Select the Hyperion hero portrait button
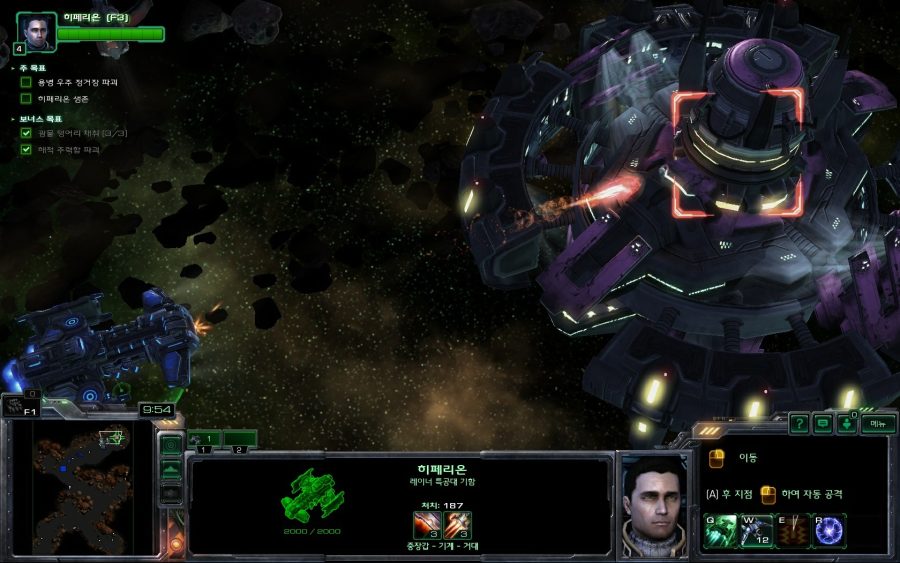 click(x=35, y=31)
